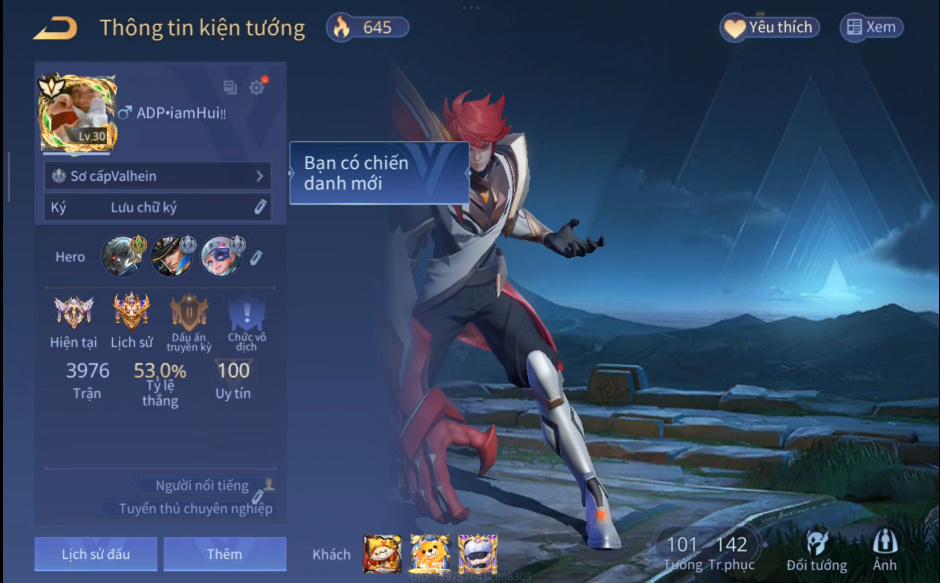The width and height of the screenshot is (940, 583).
Task: Open the player avatar with Lv.30 frame
Action: point(72,115)
